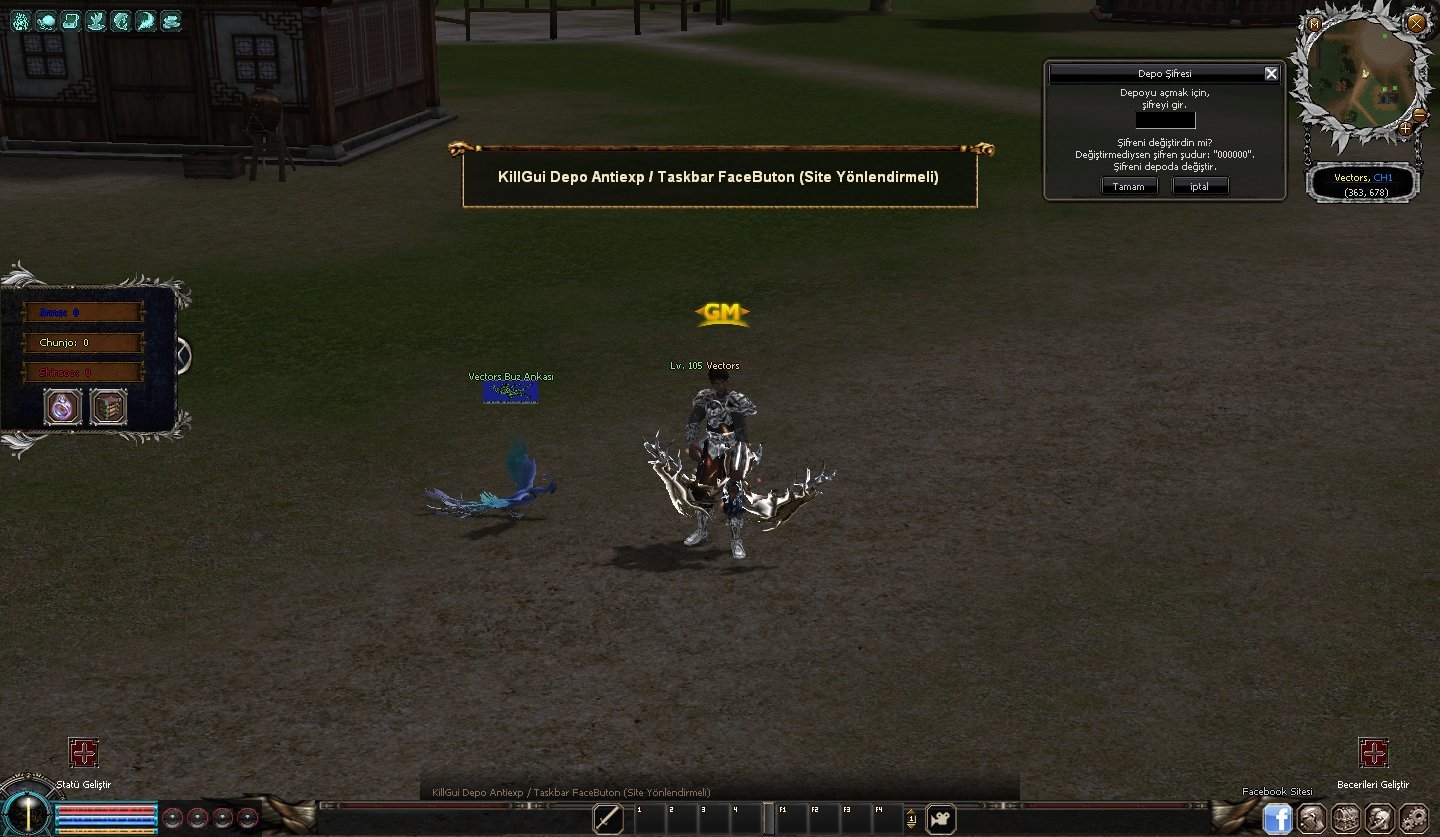
Task: Click the Becerileri Geliştir red plus button
Action: coord(1373,753)
